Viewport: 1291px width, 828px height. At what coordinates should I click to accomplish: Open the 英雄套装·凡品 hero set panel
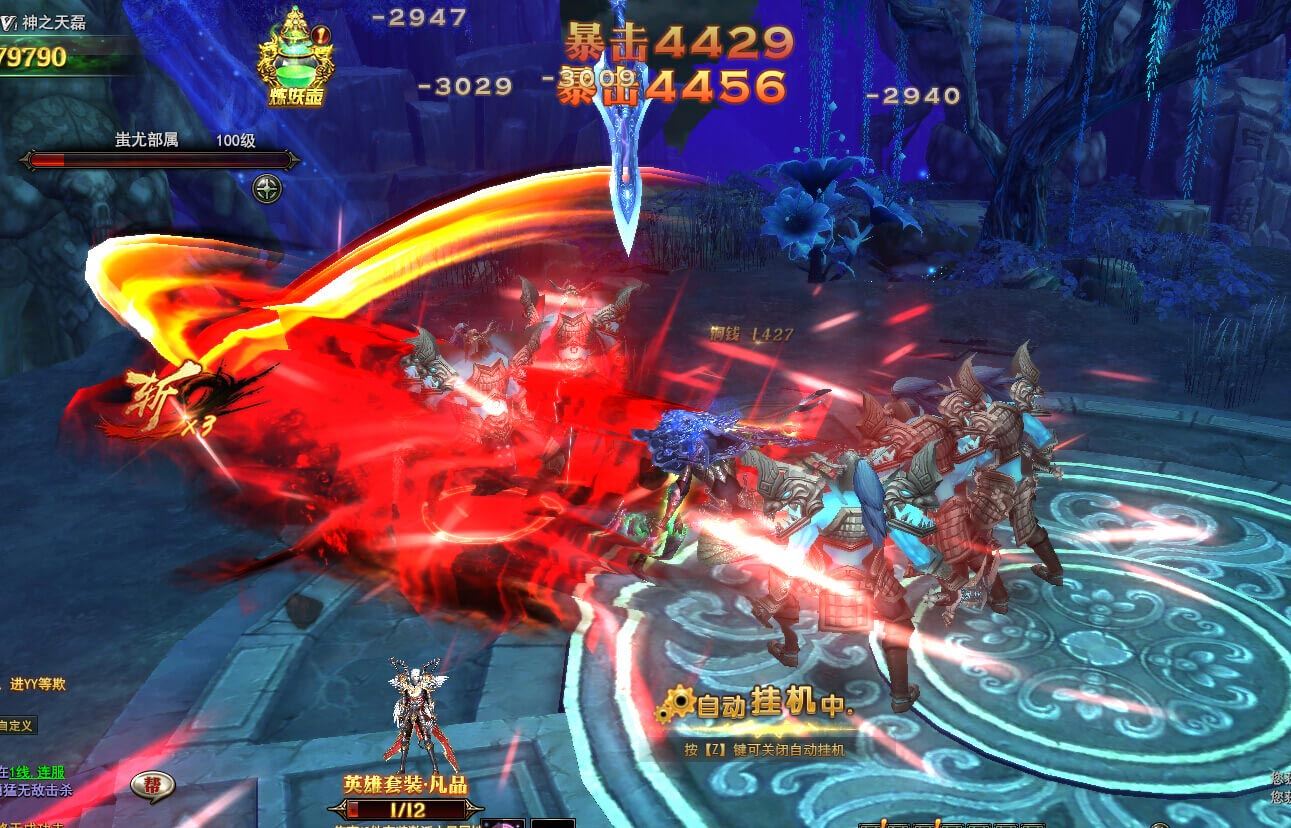click(x=405, y=784)
